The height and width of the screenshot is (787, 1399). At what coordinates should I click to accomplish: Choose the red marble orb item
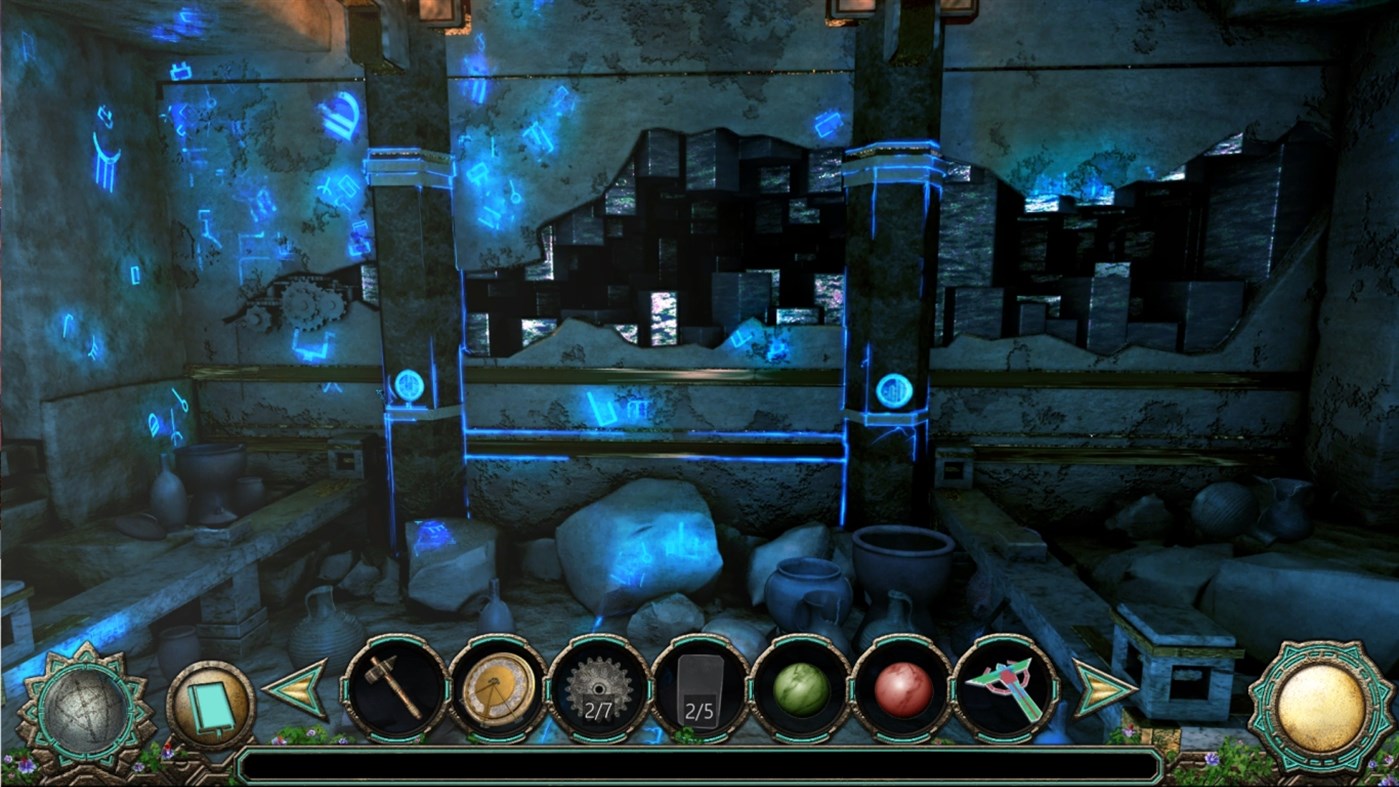(x=901, y=690)
